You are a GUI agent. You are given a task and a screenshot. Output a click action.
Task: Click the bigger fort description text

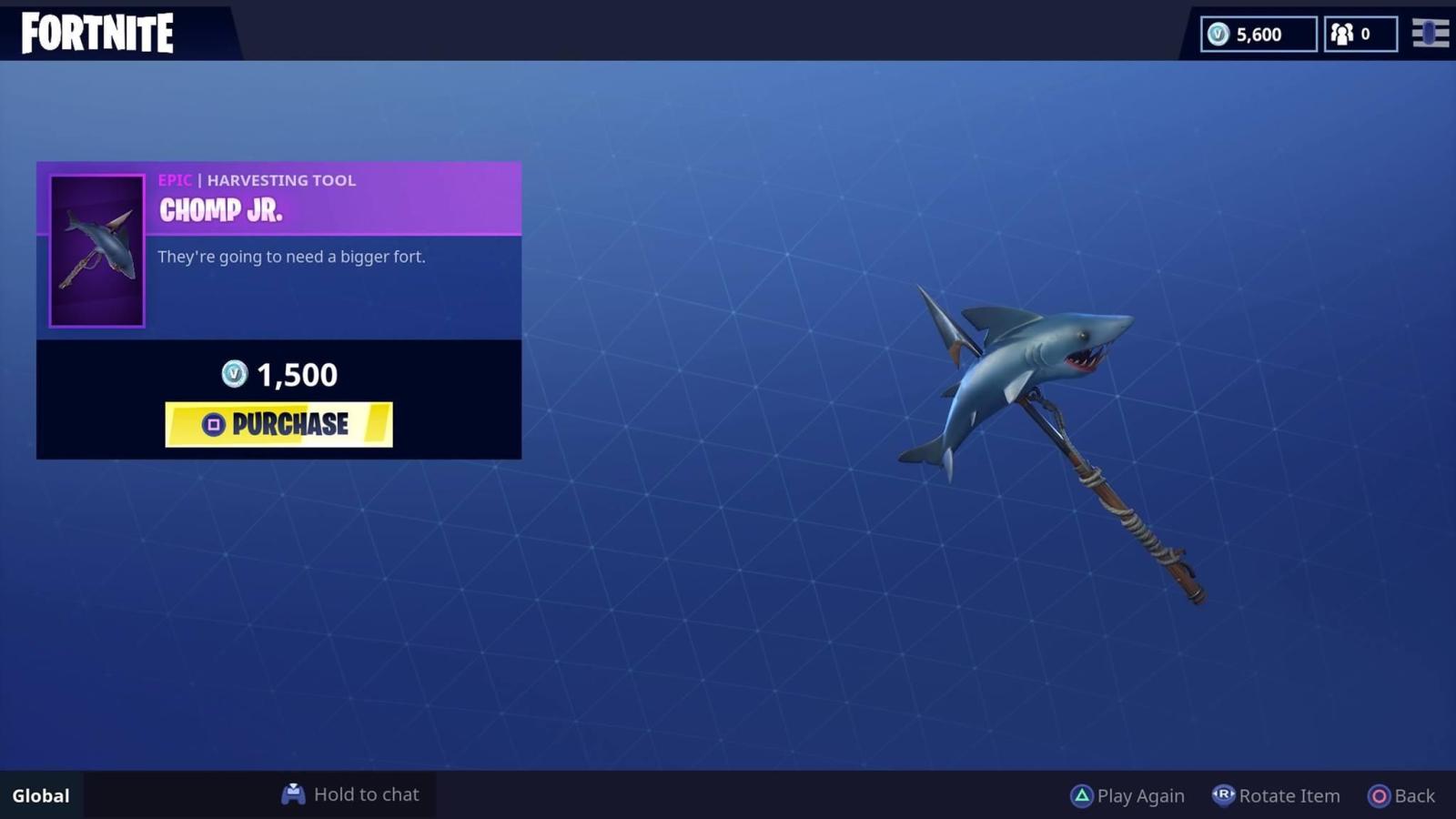coord(292,257)
